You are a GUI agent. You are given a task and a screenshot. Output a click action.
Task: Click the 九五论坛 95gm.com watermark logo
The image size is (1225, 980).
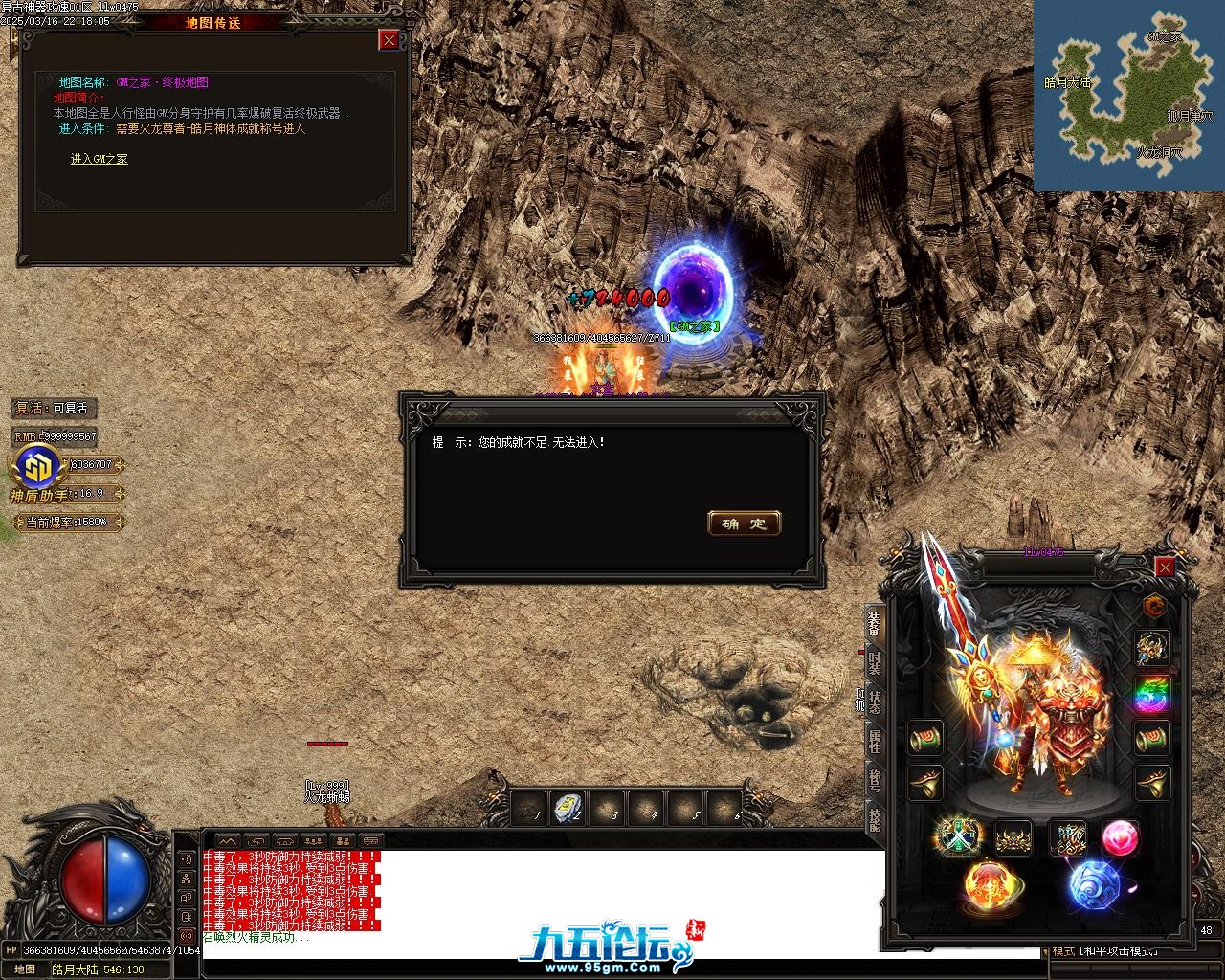pos(605,946)
